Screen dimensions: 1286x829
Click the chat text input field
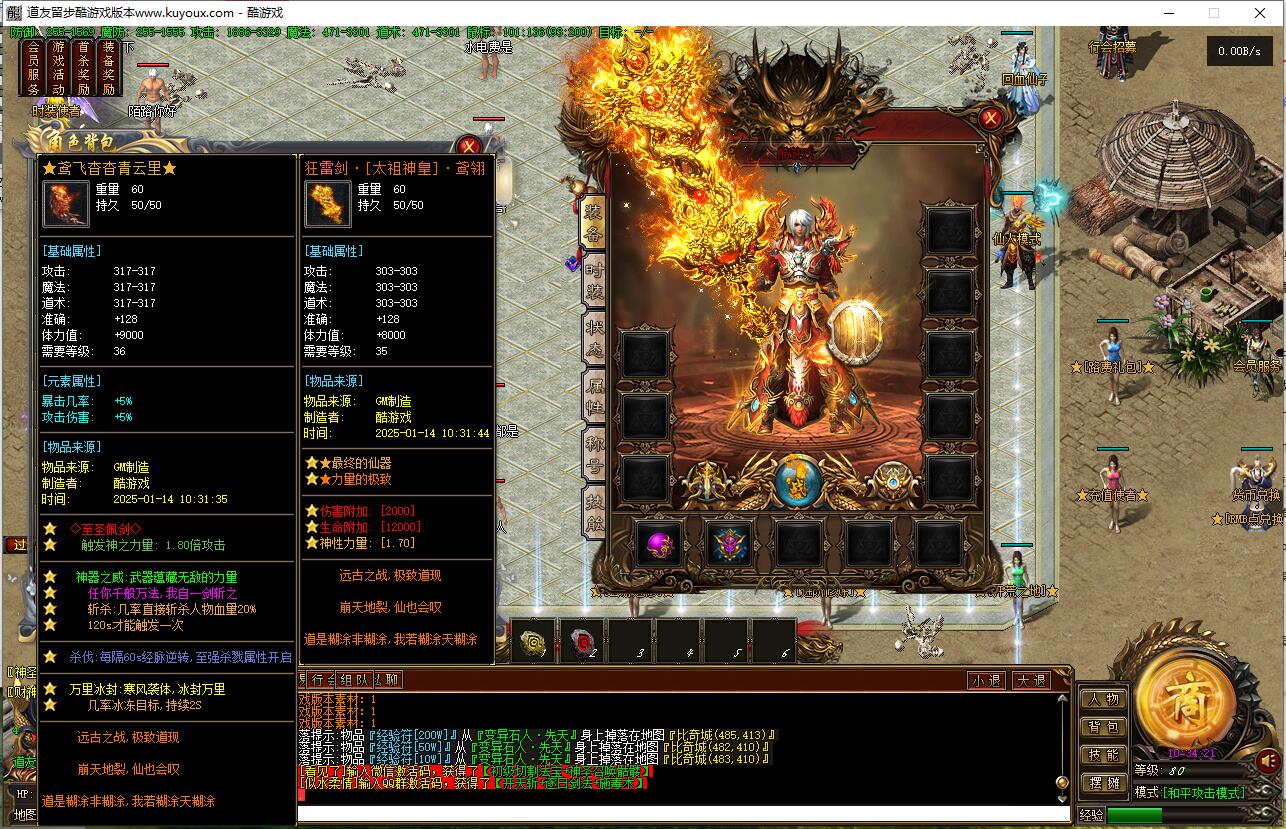point(680,814)
